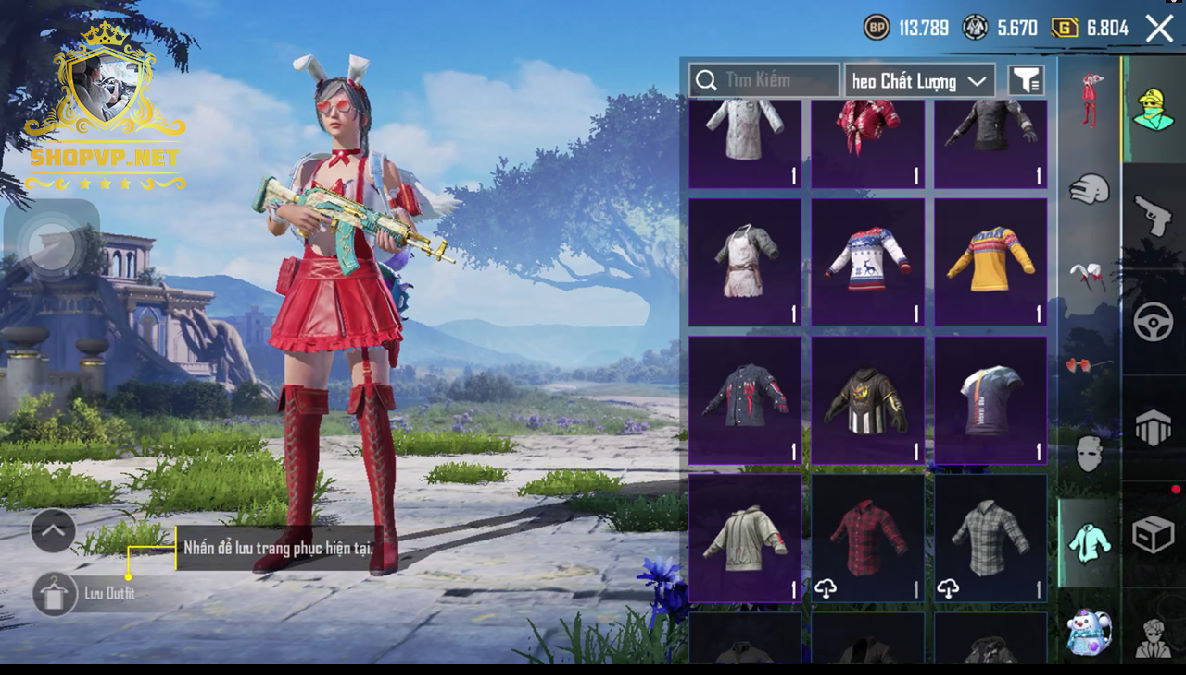Select the reindeer Christmas sweater item
Image resolution: width=1186 pixels, height=675 pixels.
867,261
